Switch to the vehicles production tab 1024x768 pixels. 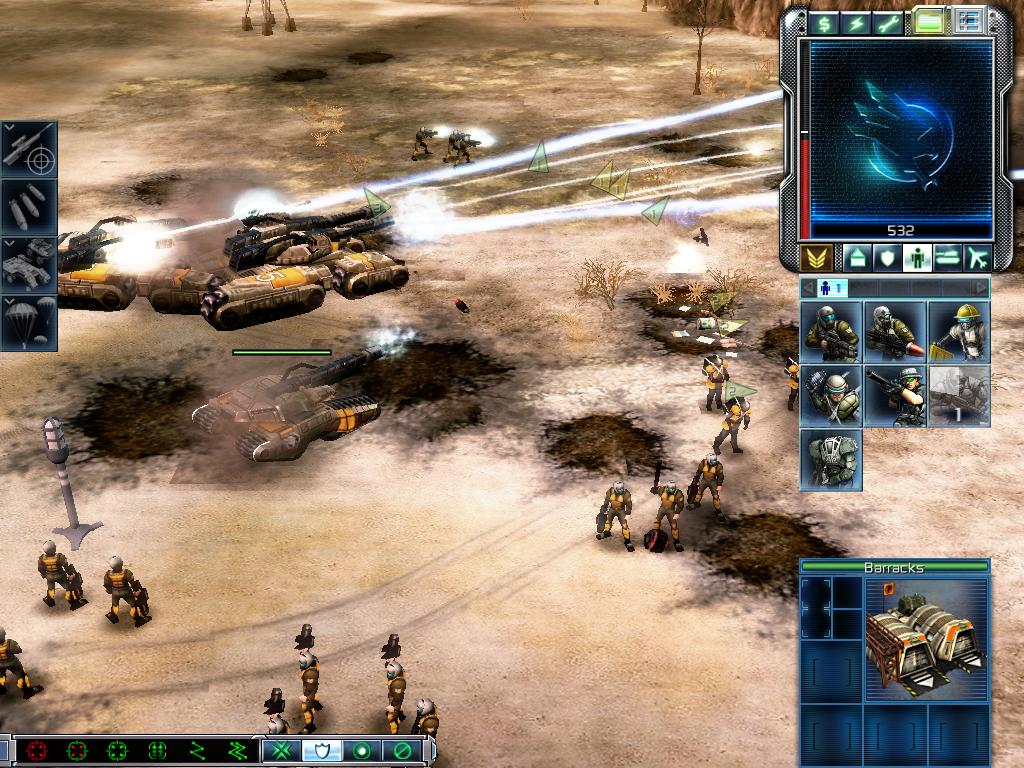coord(947,258)
